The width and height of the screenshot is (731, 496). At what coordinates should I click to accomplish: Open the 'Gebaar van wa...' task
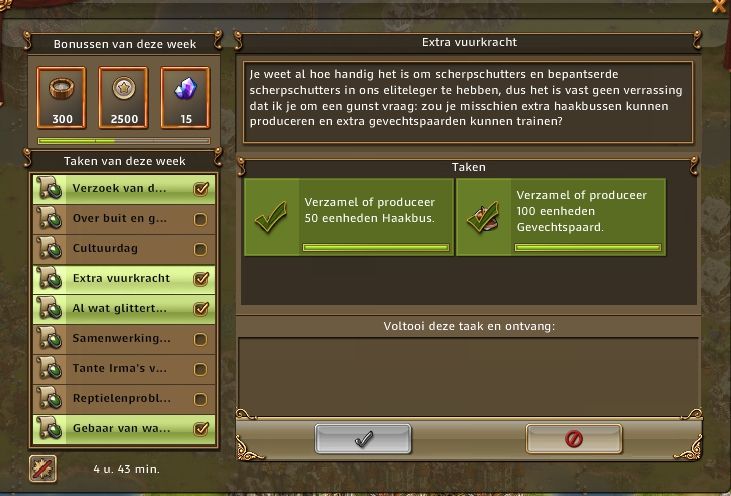click(122, 428)
